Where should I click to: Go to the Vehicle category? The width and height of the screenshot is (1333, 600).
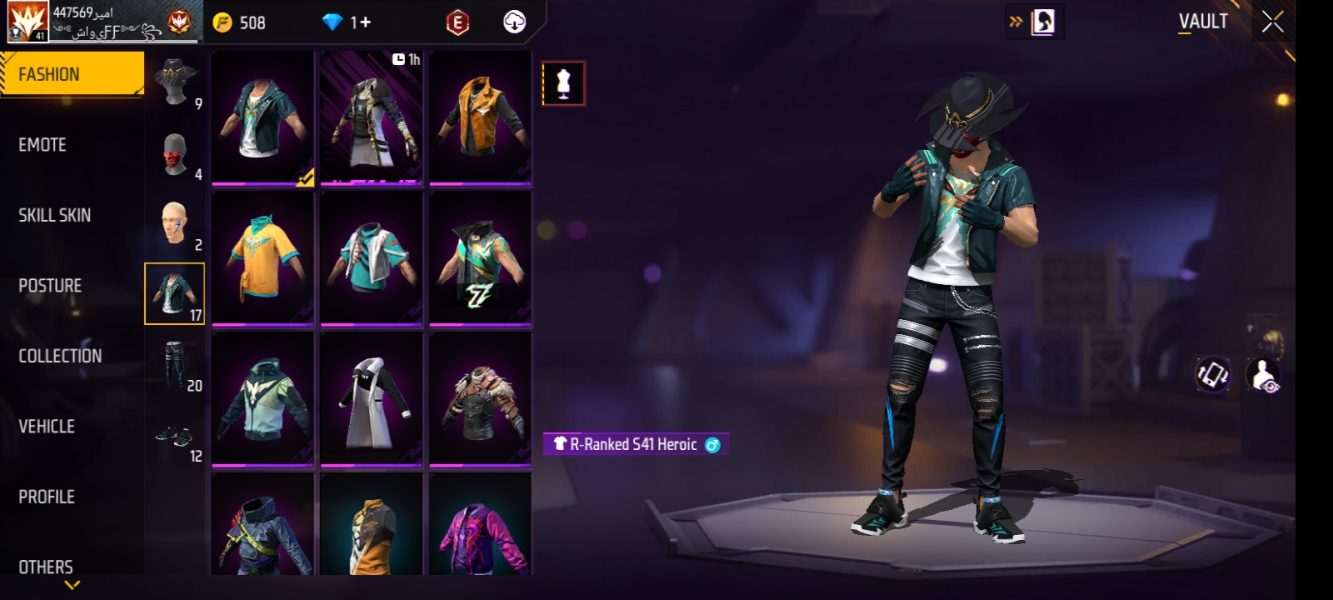(x=46, y=426)
